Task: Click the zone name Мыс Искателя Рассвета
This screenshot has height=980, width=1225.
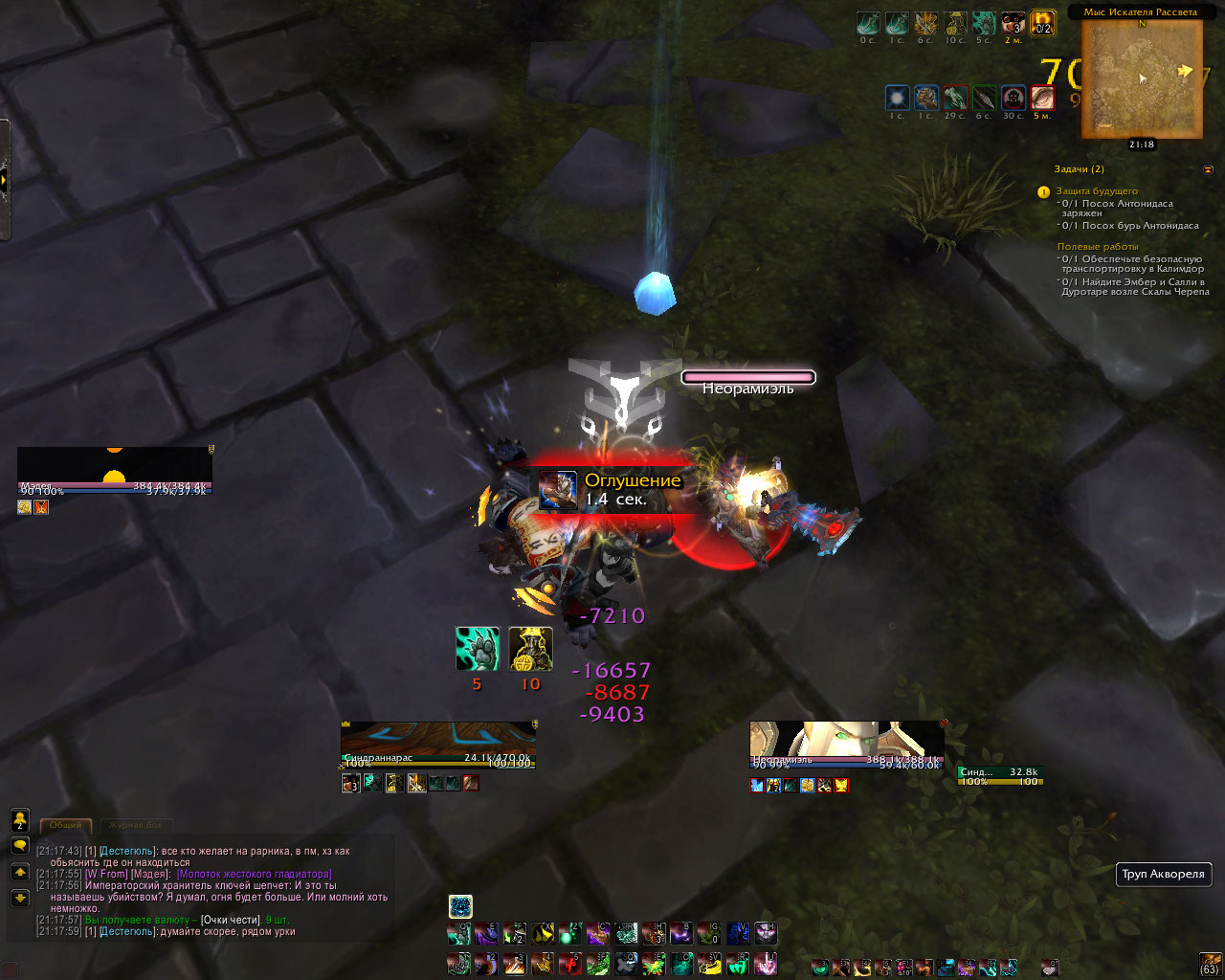Action: pos(1140,12)
